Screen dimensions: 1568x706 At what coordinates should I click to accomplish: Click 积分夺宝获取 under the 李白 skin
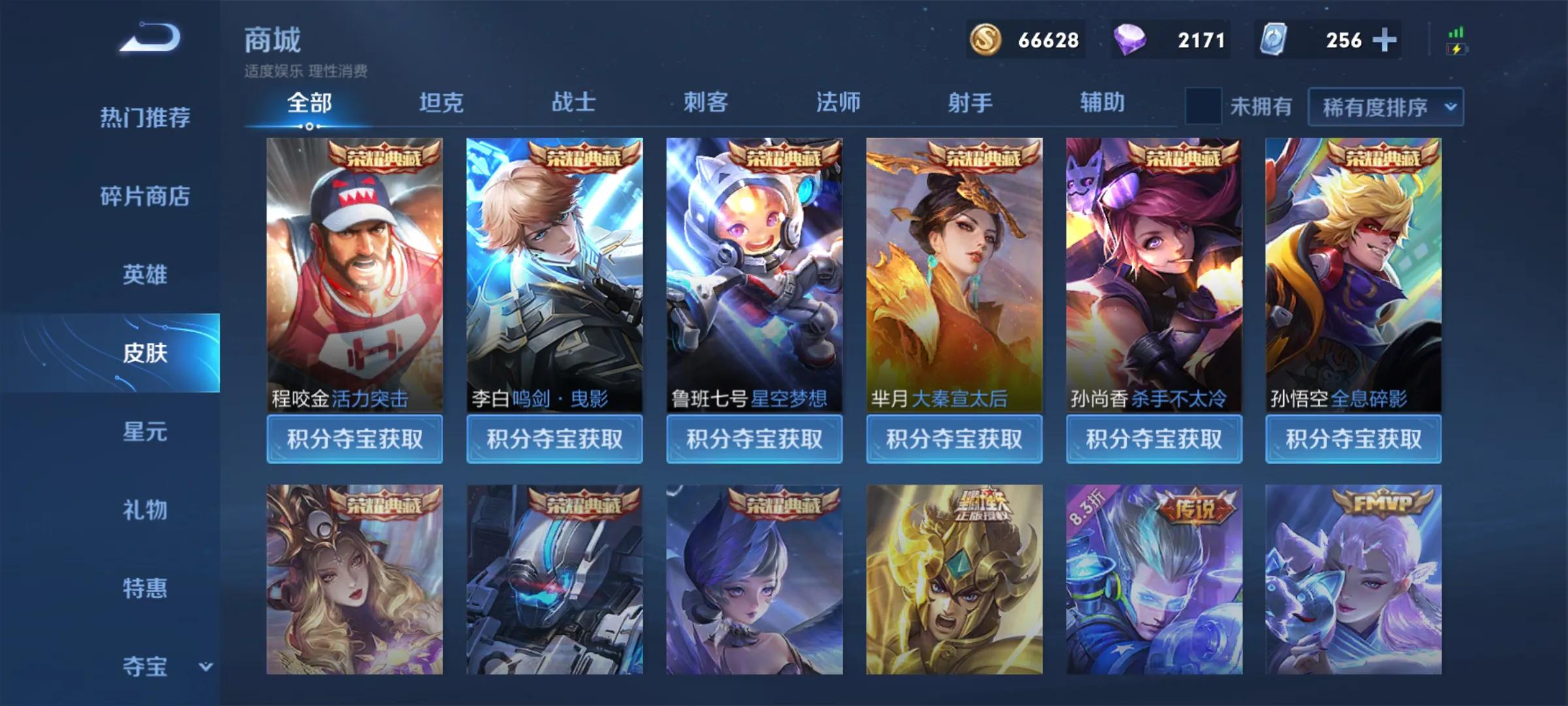(x=555, y=439)
